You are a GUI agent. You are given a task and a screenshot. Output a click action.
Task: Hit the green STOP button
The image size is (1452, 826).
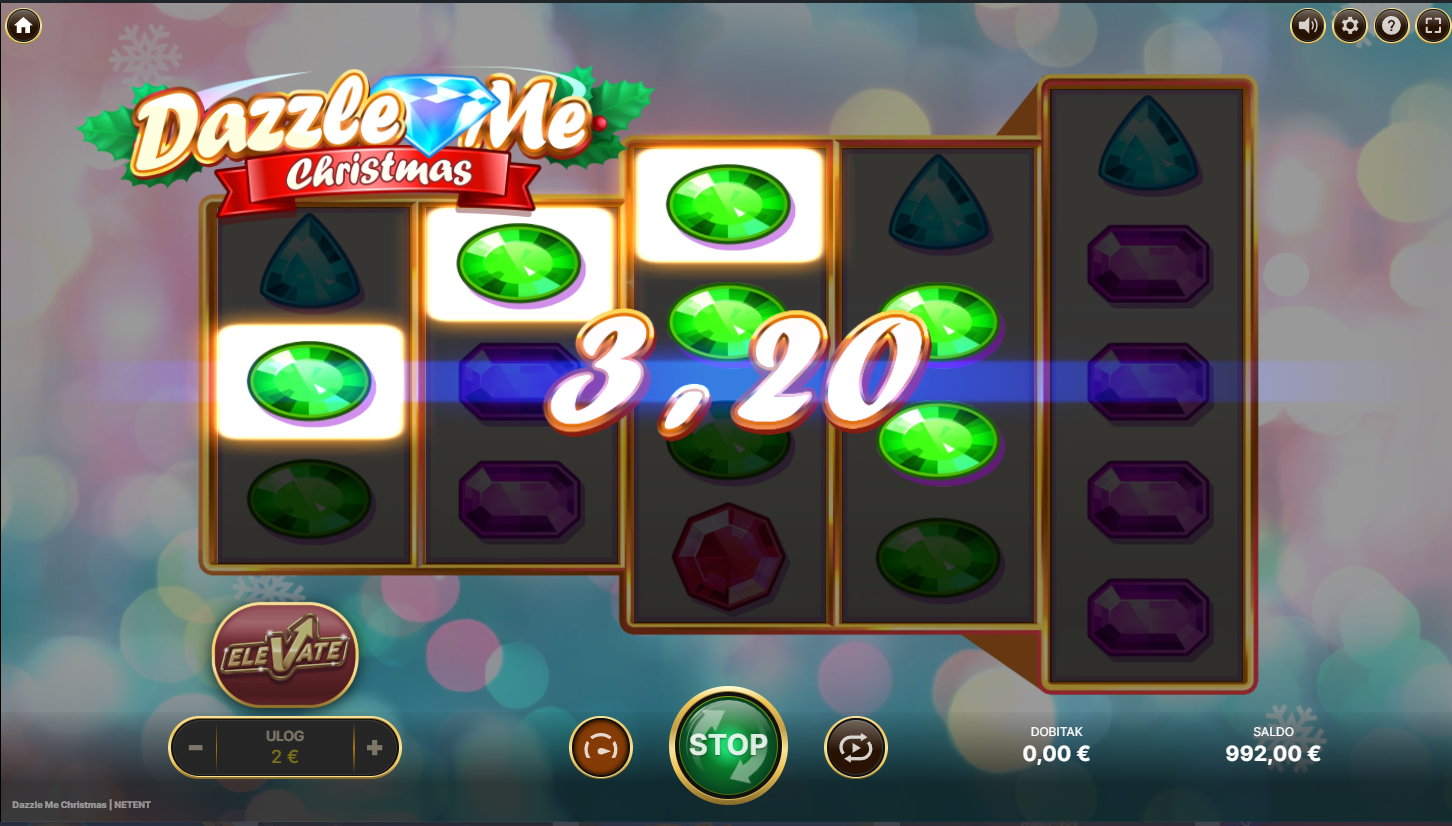[x=728, y=745]
